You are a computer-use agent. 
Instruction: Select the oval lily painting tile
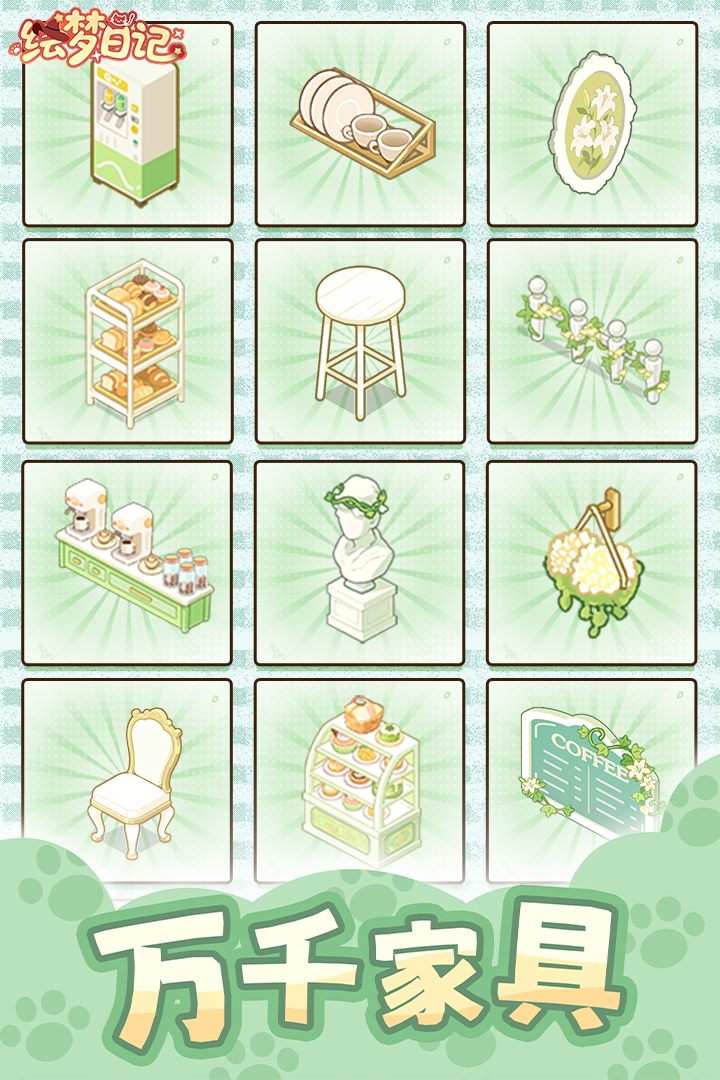point(592,125)
